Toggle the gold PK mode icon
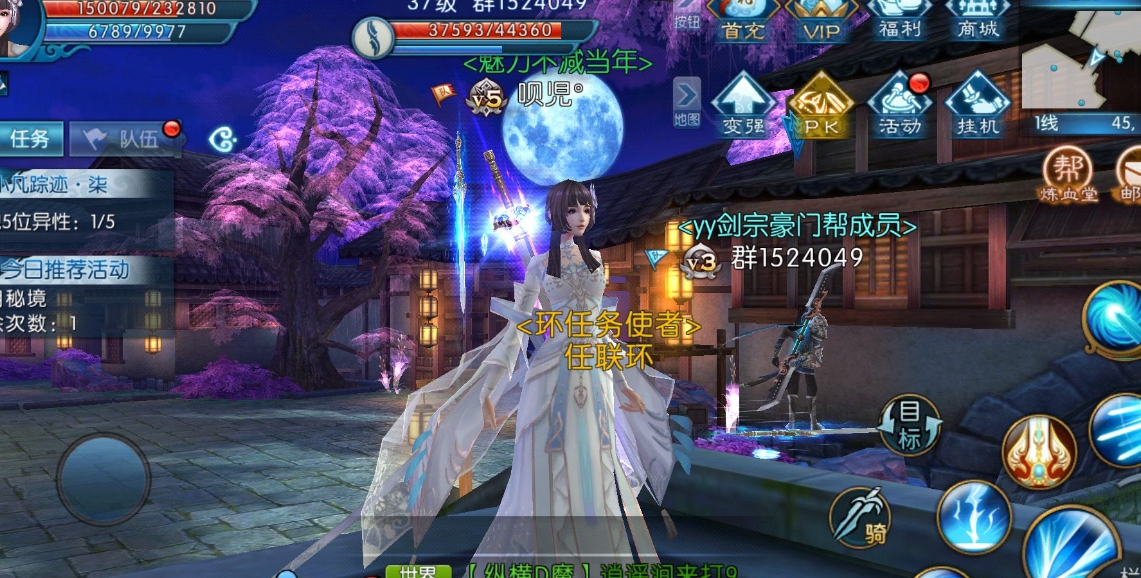 pyautogui.click(x=820, y=105)
